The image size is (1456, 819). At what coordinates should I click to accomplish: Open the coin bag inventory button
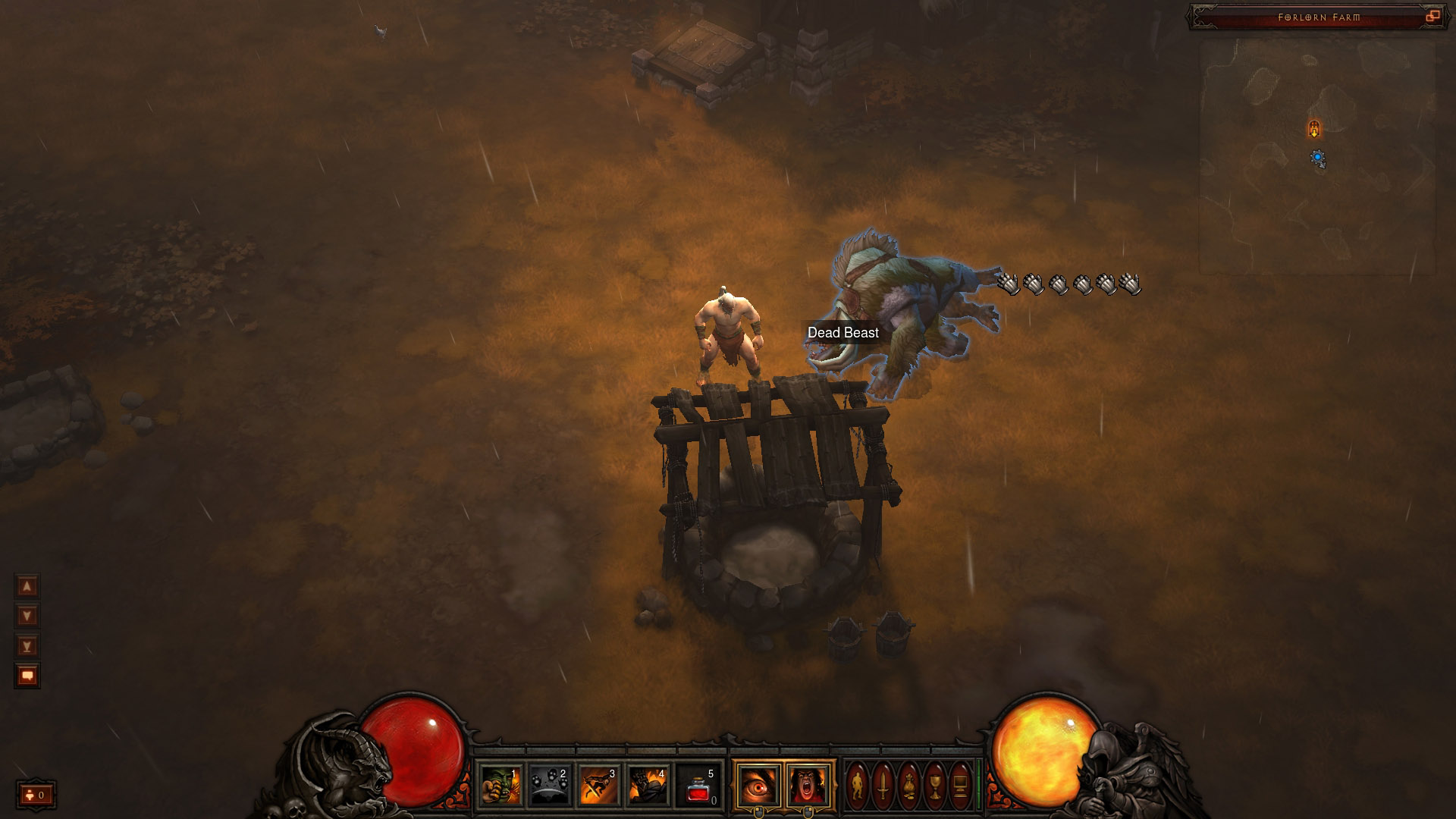pyautogui.click(x=908, y=785)
